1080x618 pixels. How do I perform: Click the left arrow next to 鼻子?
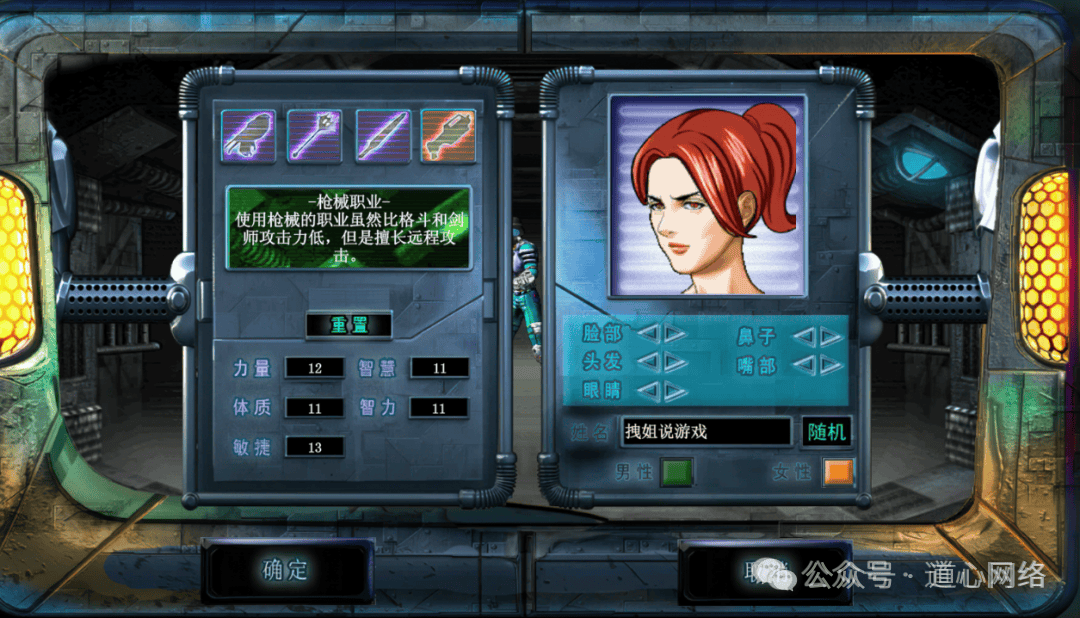click(x=803, y=337)
